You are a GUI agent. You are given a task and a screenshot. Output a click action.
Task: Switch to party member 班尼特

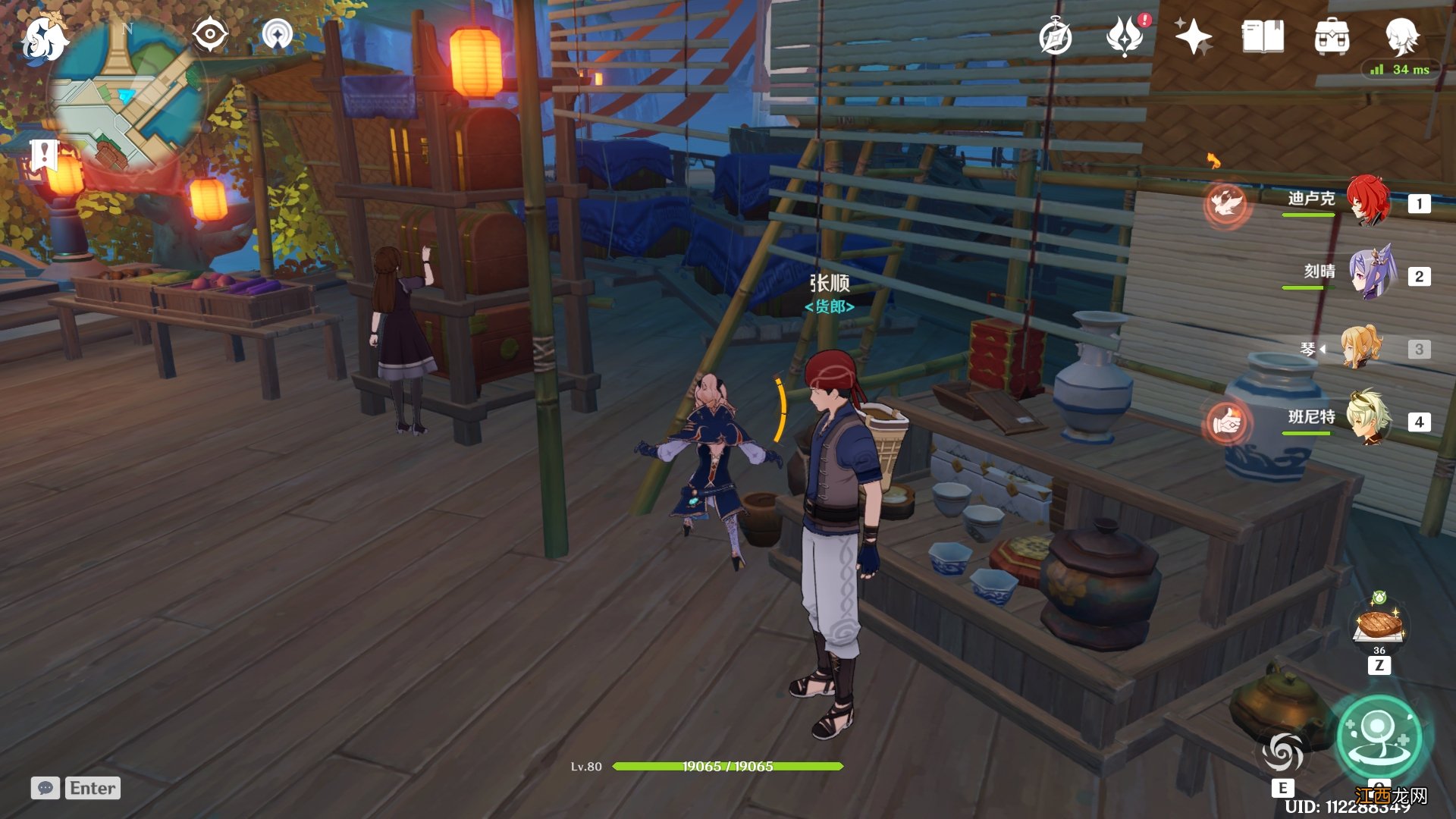coord(1368,419)
